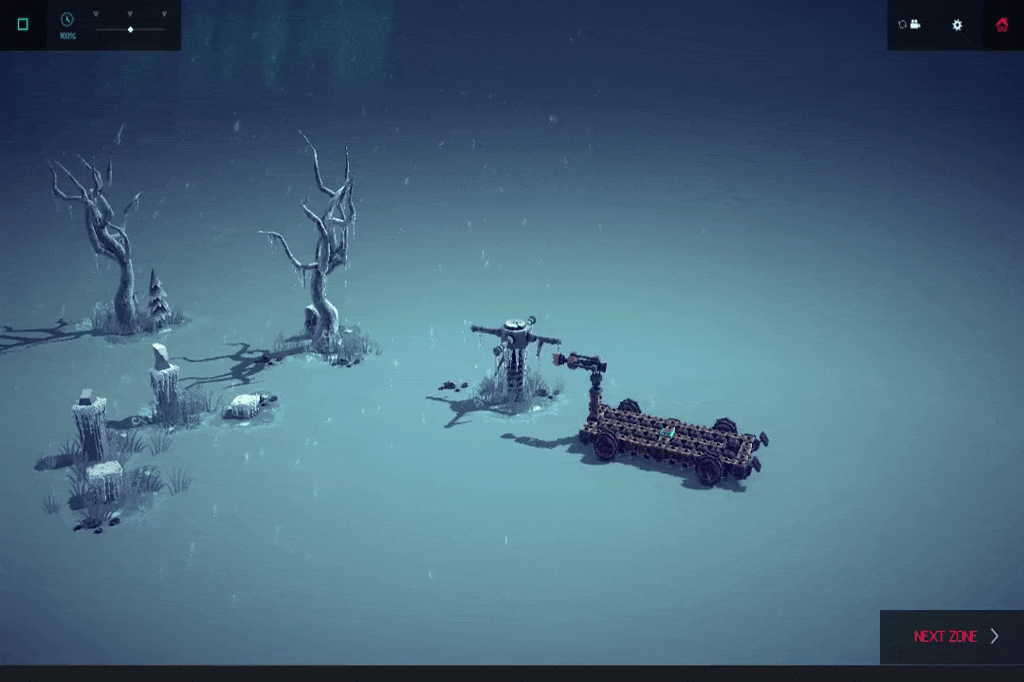Click the time scale clock icon
The image size is (1024, 682).
[67, 19]
